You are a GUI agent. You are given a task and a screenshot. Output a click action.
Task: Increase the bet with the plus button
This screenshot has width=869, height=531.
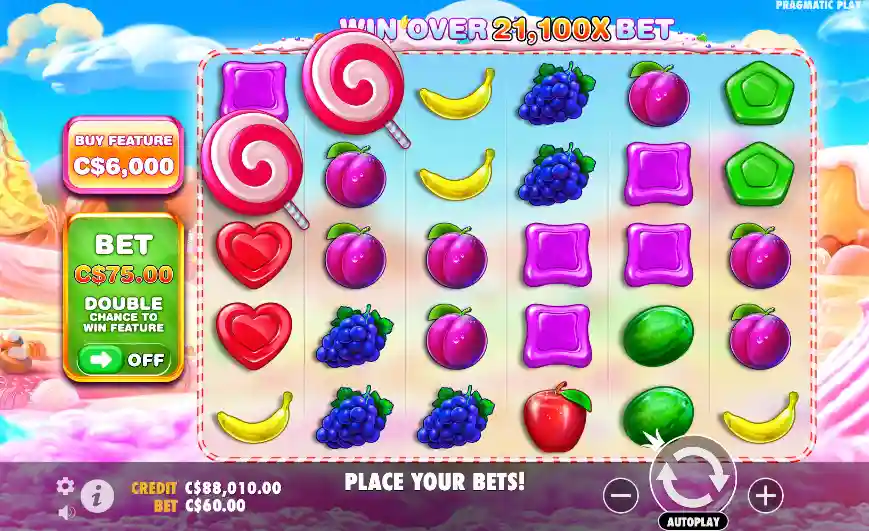point(765,494)
